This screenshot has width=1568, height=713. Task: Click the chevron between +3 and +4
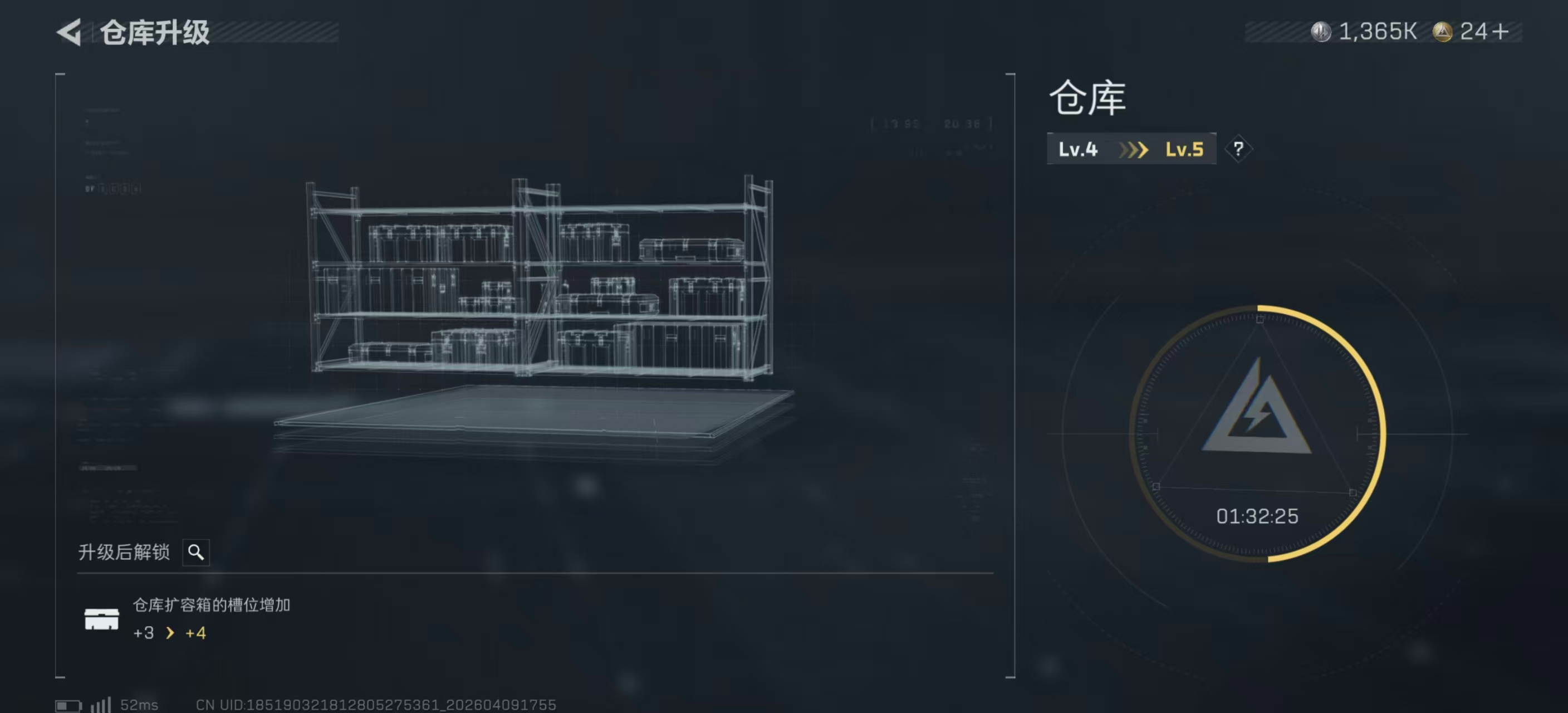coord(169,633)
